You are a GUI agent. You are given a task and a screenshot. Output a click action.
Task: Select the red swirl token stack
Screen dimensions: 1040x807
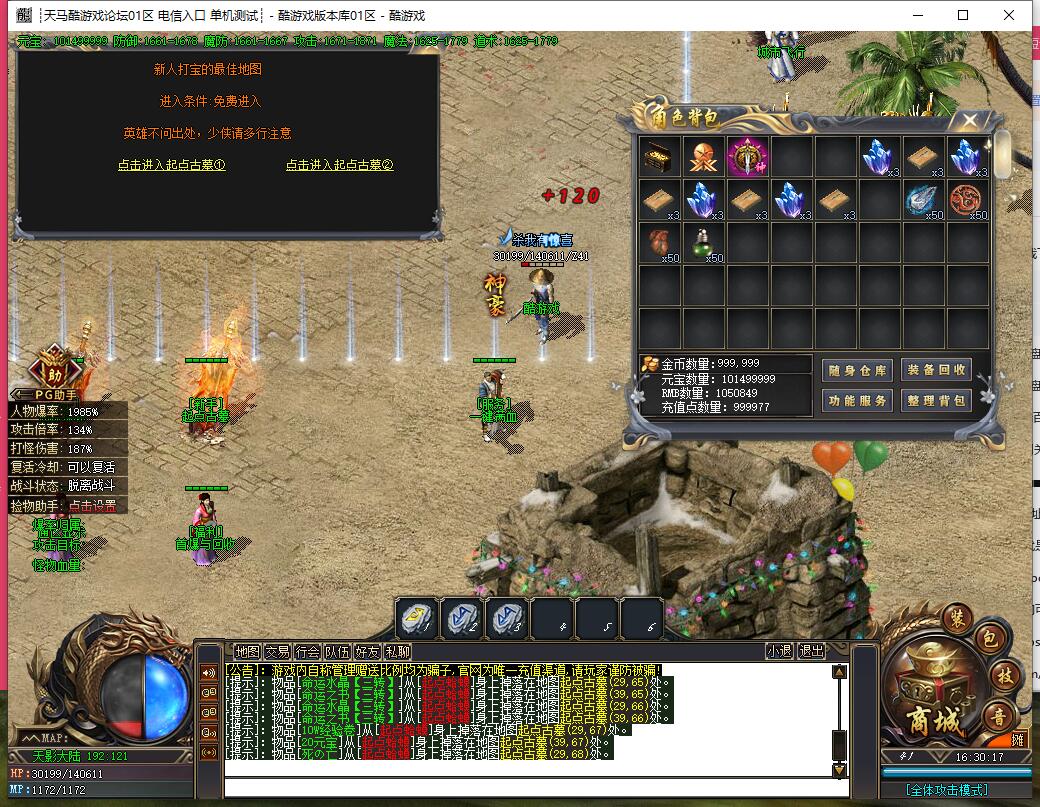point(967,200)
